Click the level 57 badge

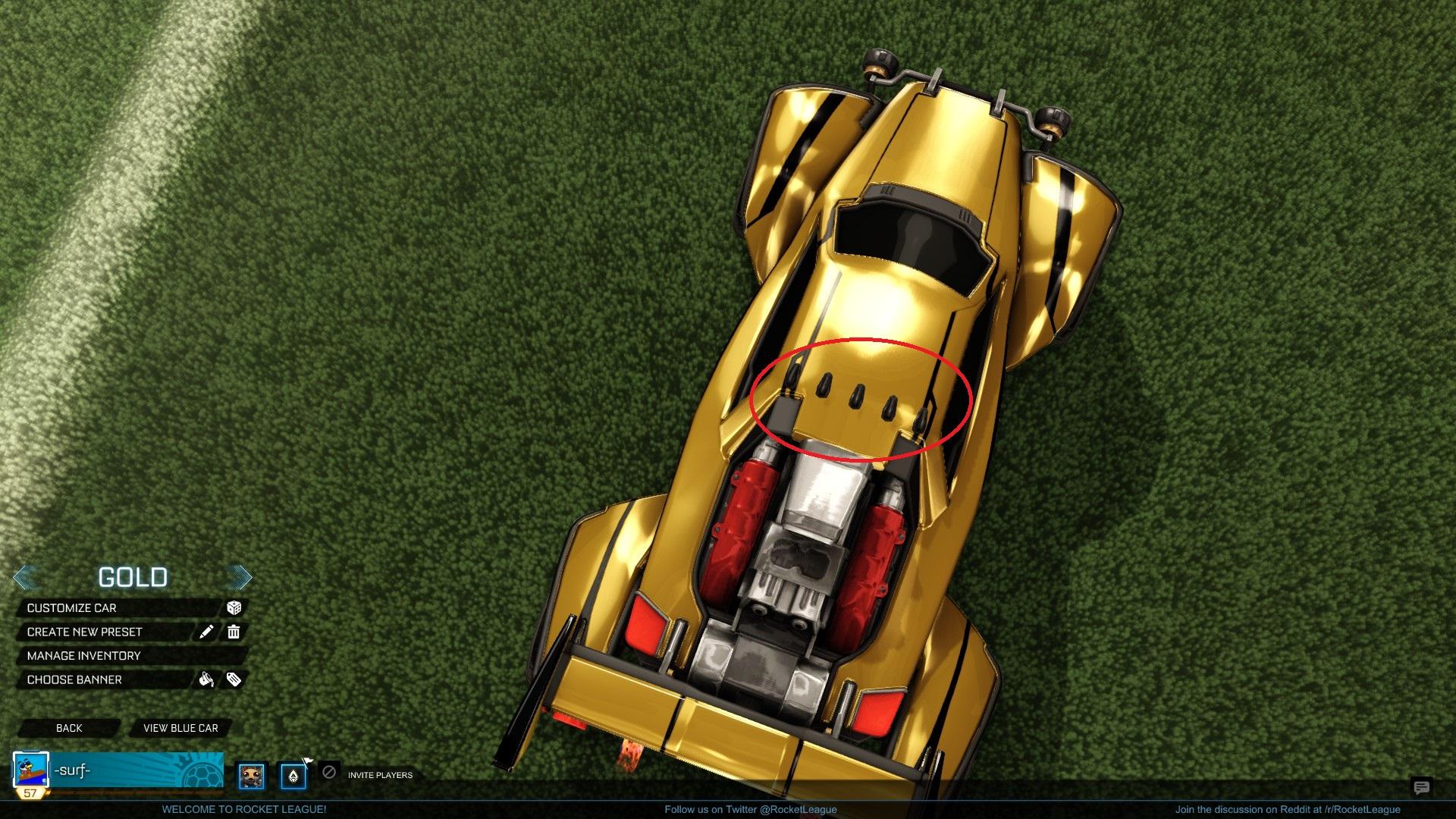coord(30,792)
